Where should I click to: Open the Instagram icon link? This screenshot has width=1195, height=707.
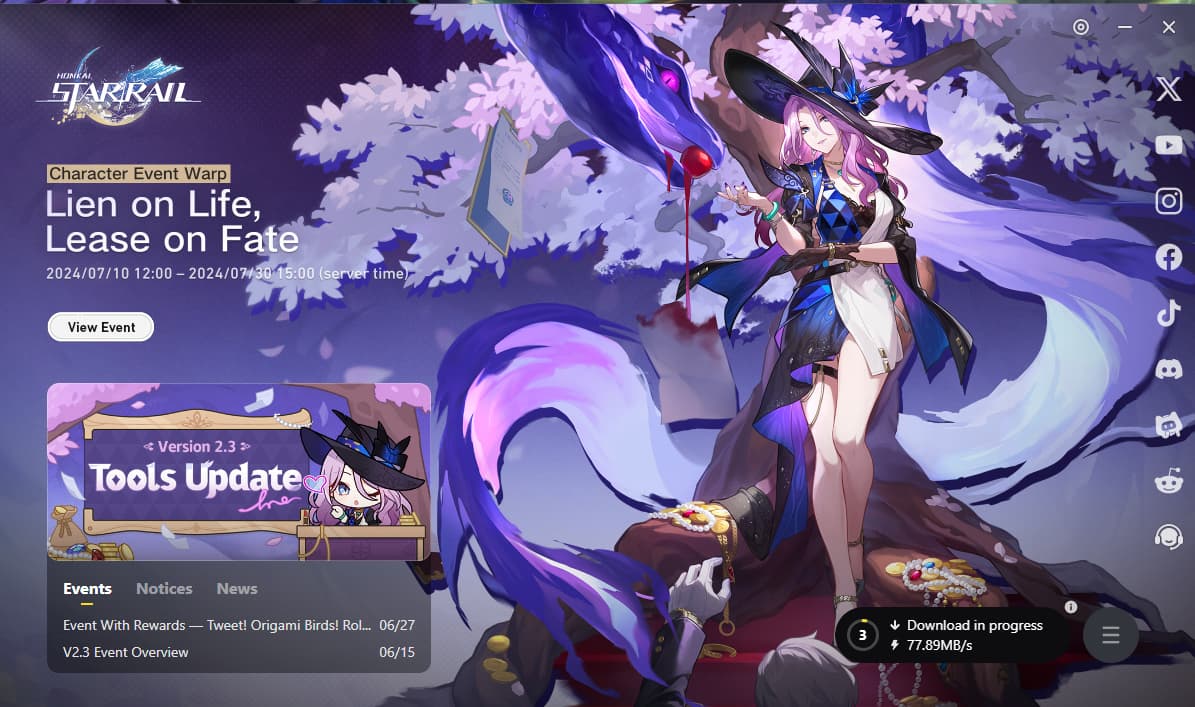(x=1168, y=202)
